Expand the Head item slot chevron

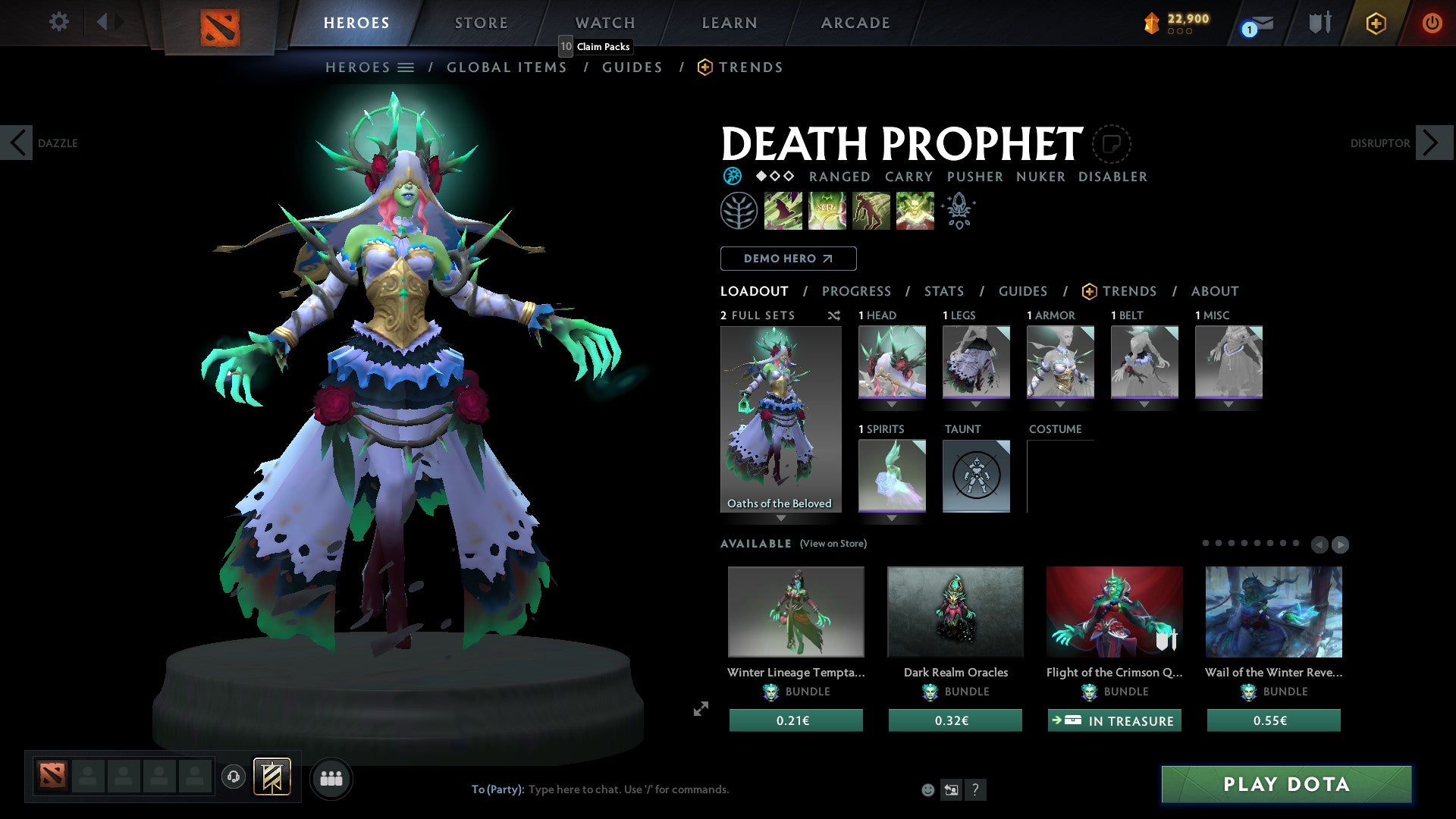point(891,404)
